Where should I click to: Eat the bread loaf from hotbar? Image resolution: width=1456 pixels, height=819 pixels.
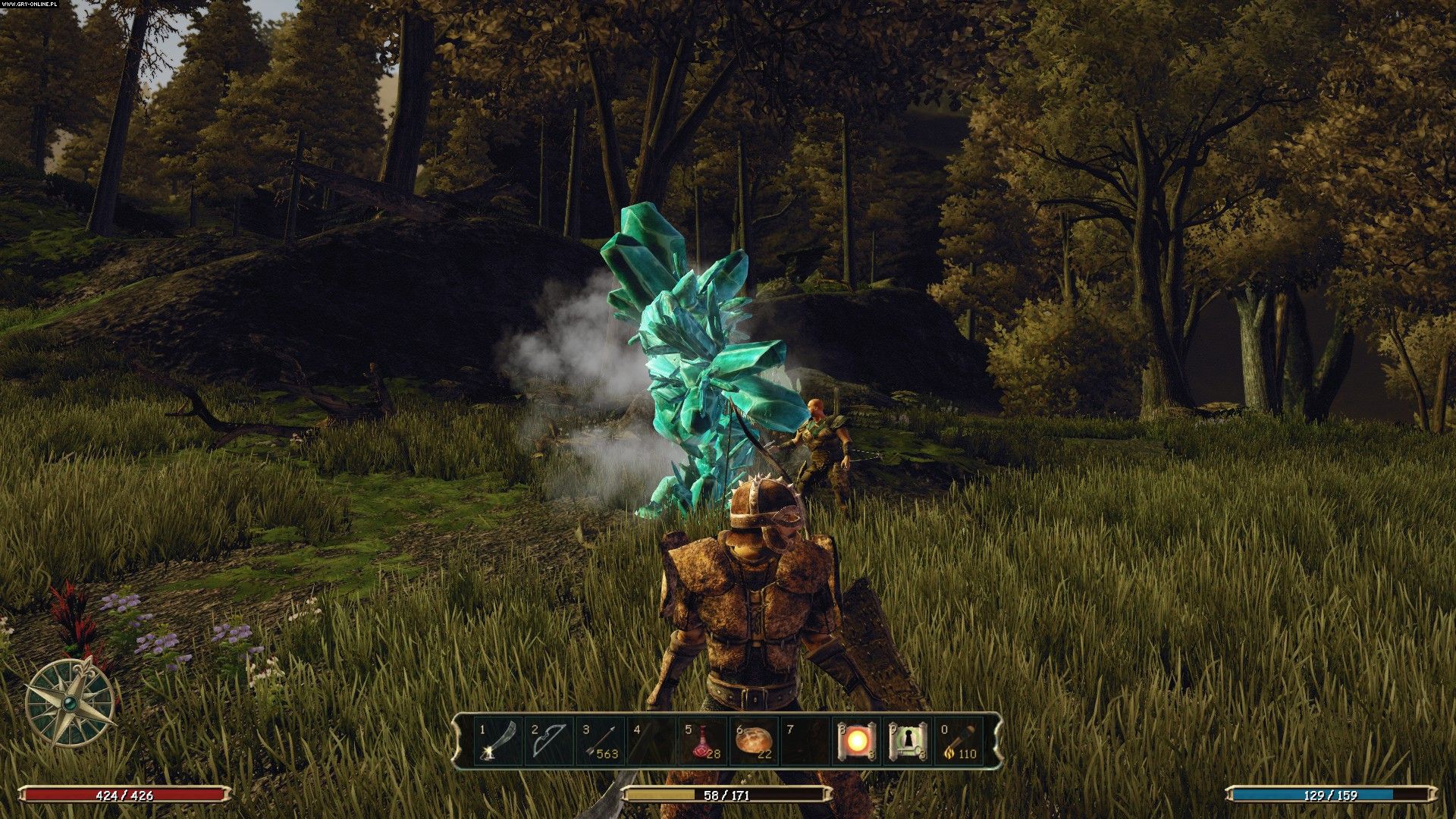pos(755,742)
